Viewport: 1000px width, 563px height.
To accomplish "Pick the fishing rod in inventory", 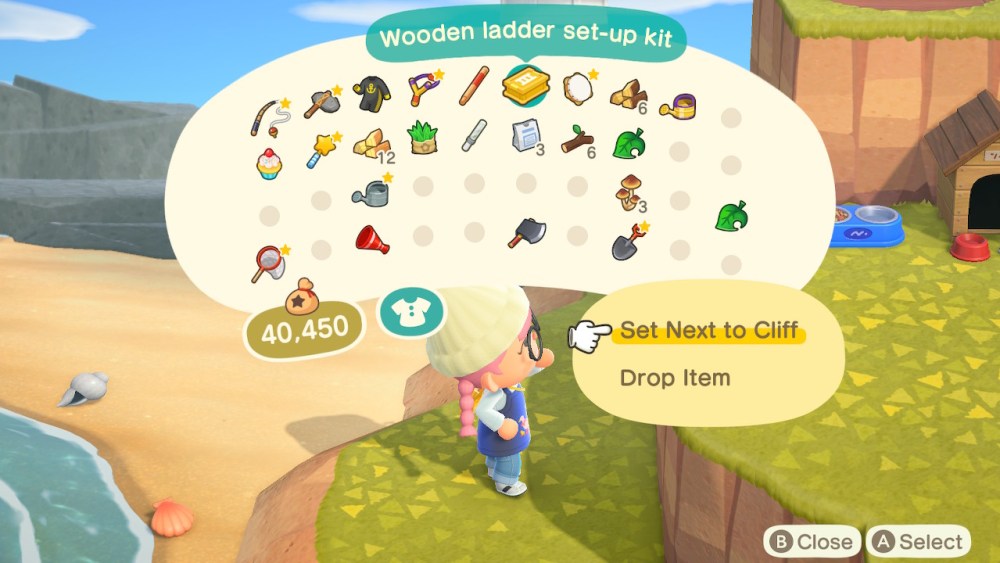I will point(267,117).
